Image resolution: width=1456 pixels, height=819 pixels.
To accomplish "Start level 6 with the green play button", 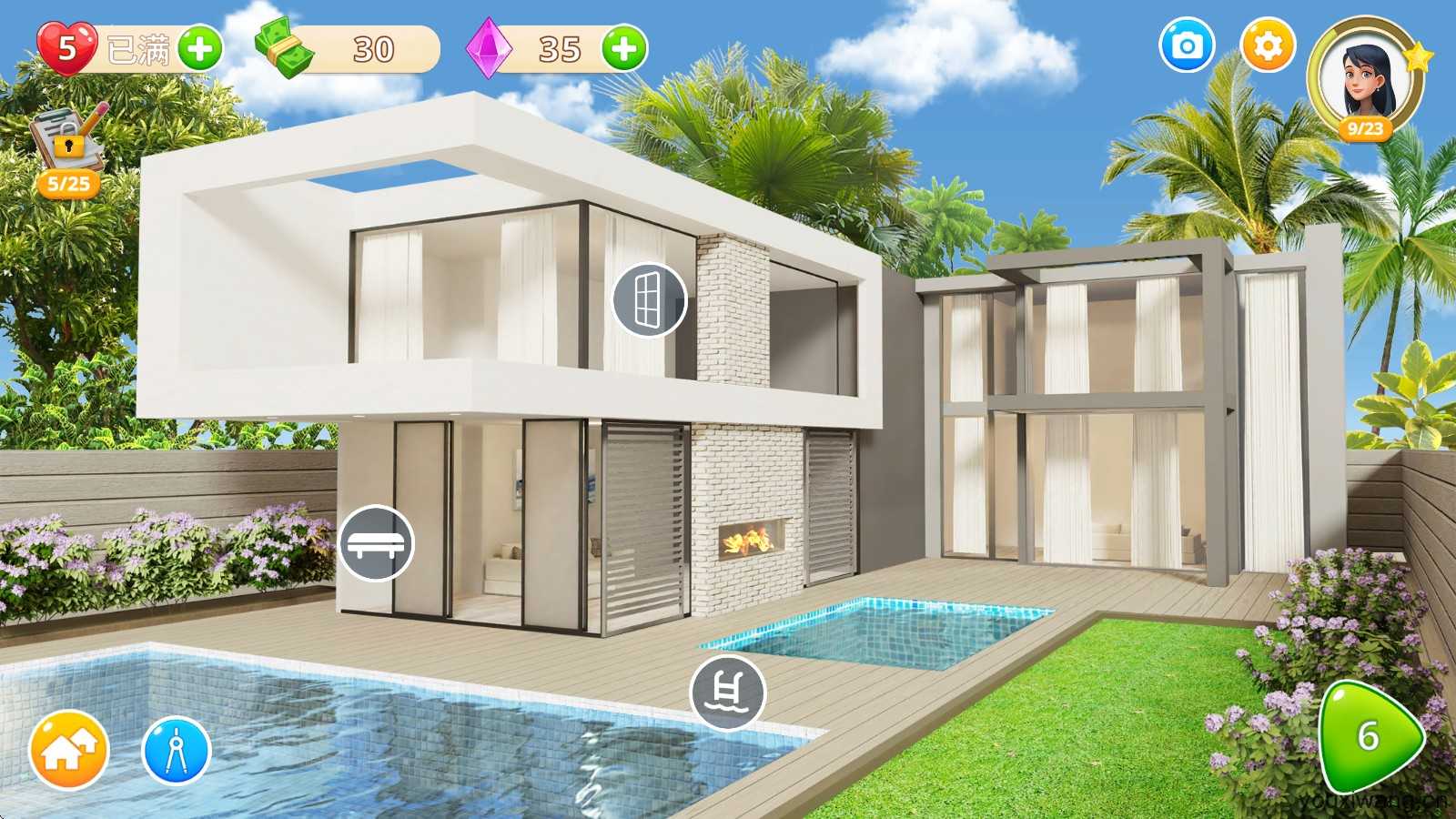I will pos(1370,736).
